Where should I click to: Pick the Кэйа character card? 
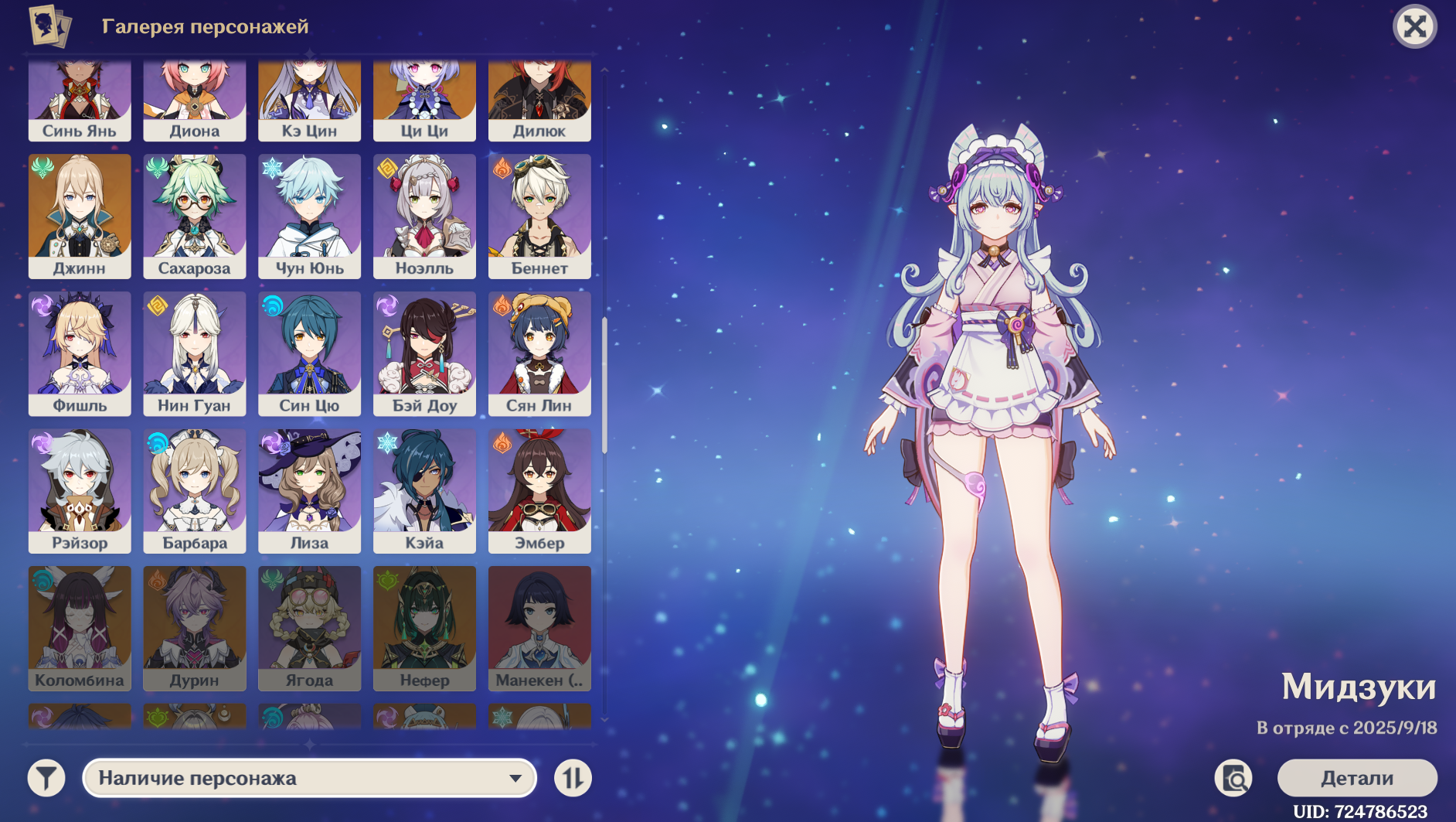coord(424,491)
